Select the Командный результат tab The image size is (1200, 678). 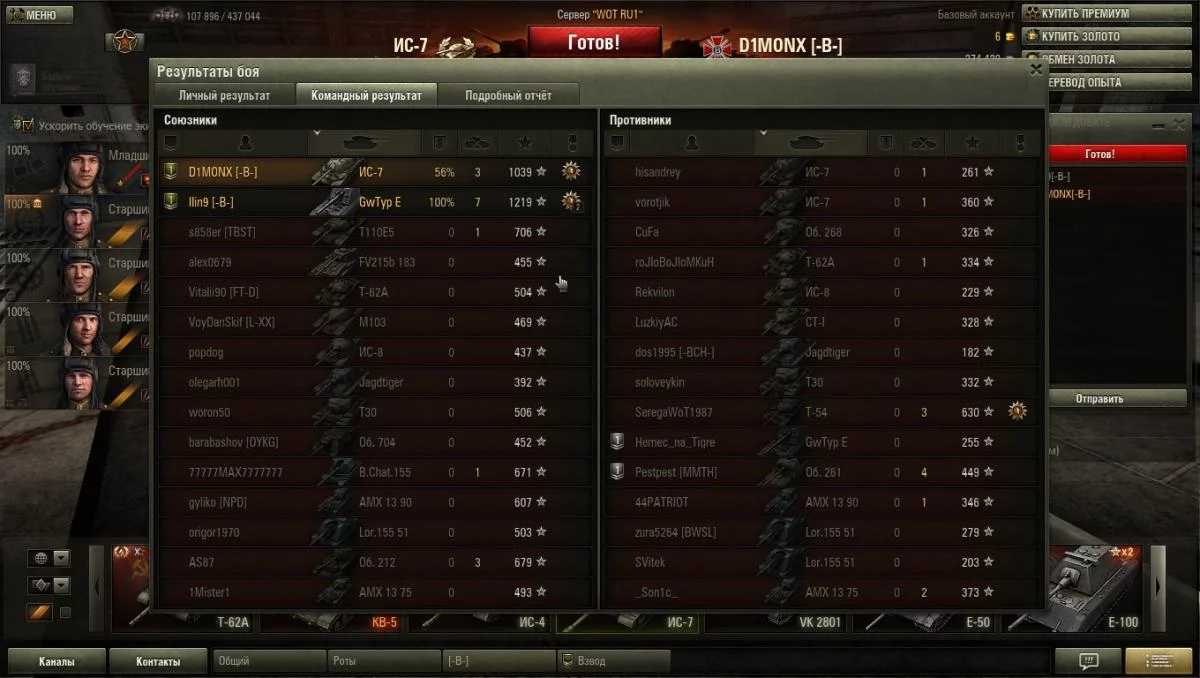click(366, 95)
